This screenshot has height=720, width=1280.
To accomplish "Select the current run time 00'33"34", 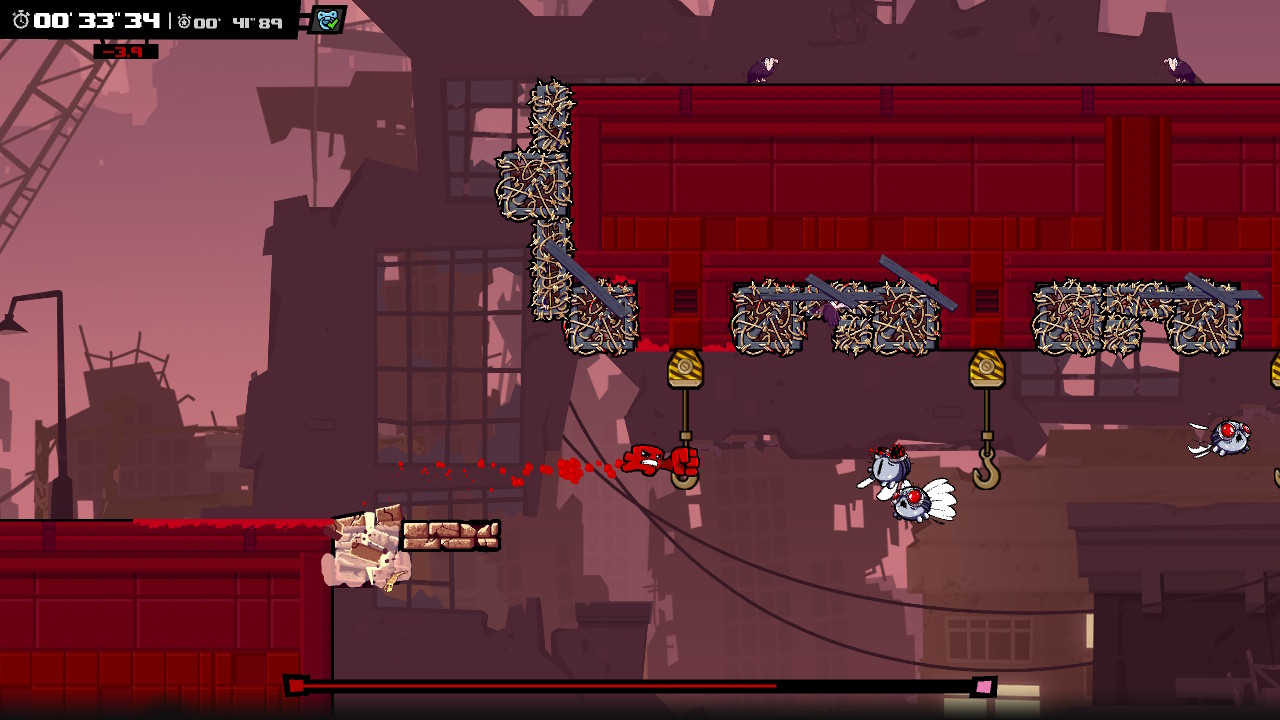I will (x=90, y=17).
